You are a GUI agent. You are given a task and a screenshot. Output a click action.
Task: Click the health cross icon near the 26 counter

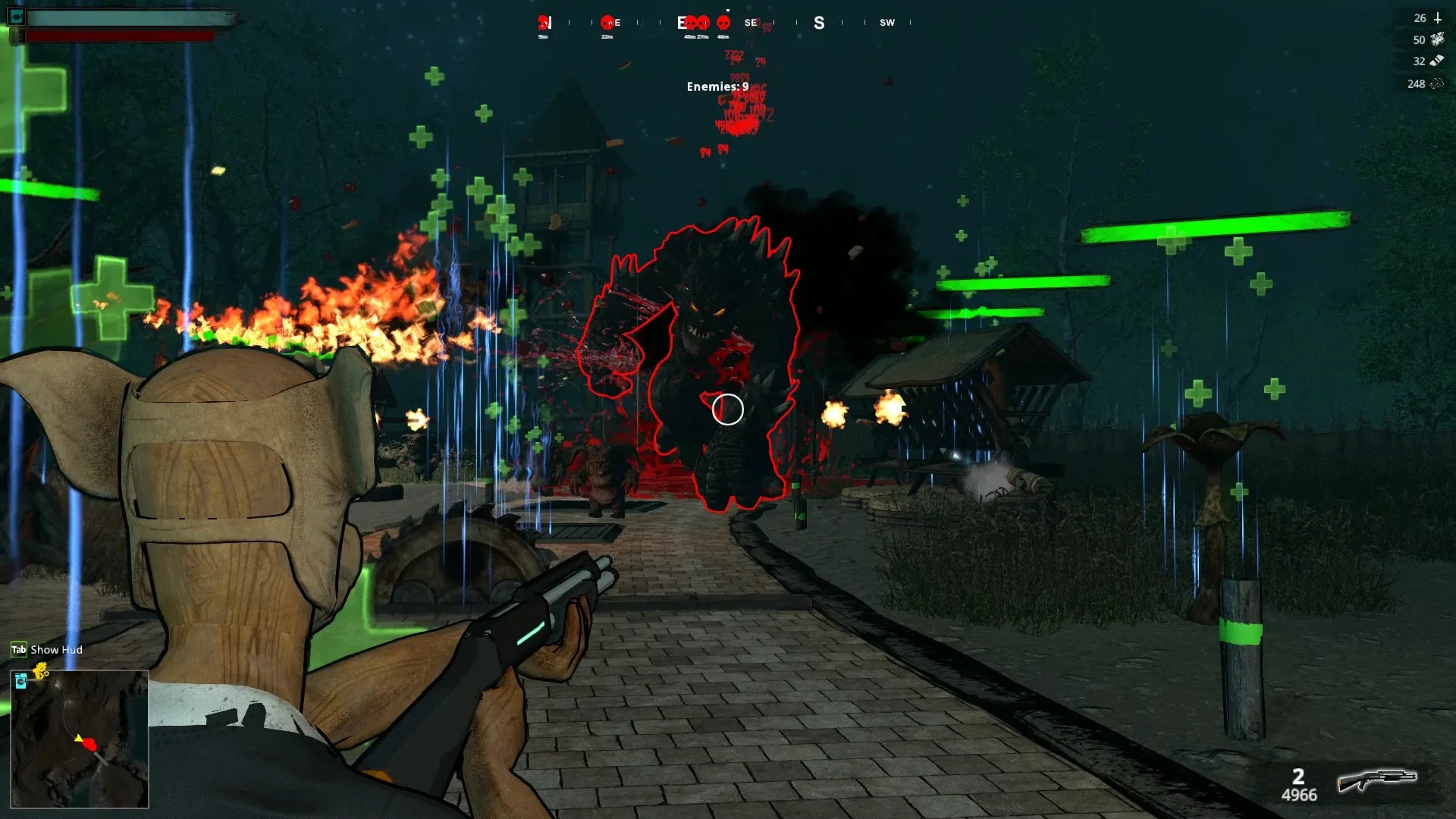click(x=1438, y=18)
